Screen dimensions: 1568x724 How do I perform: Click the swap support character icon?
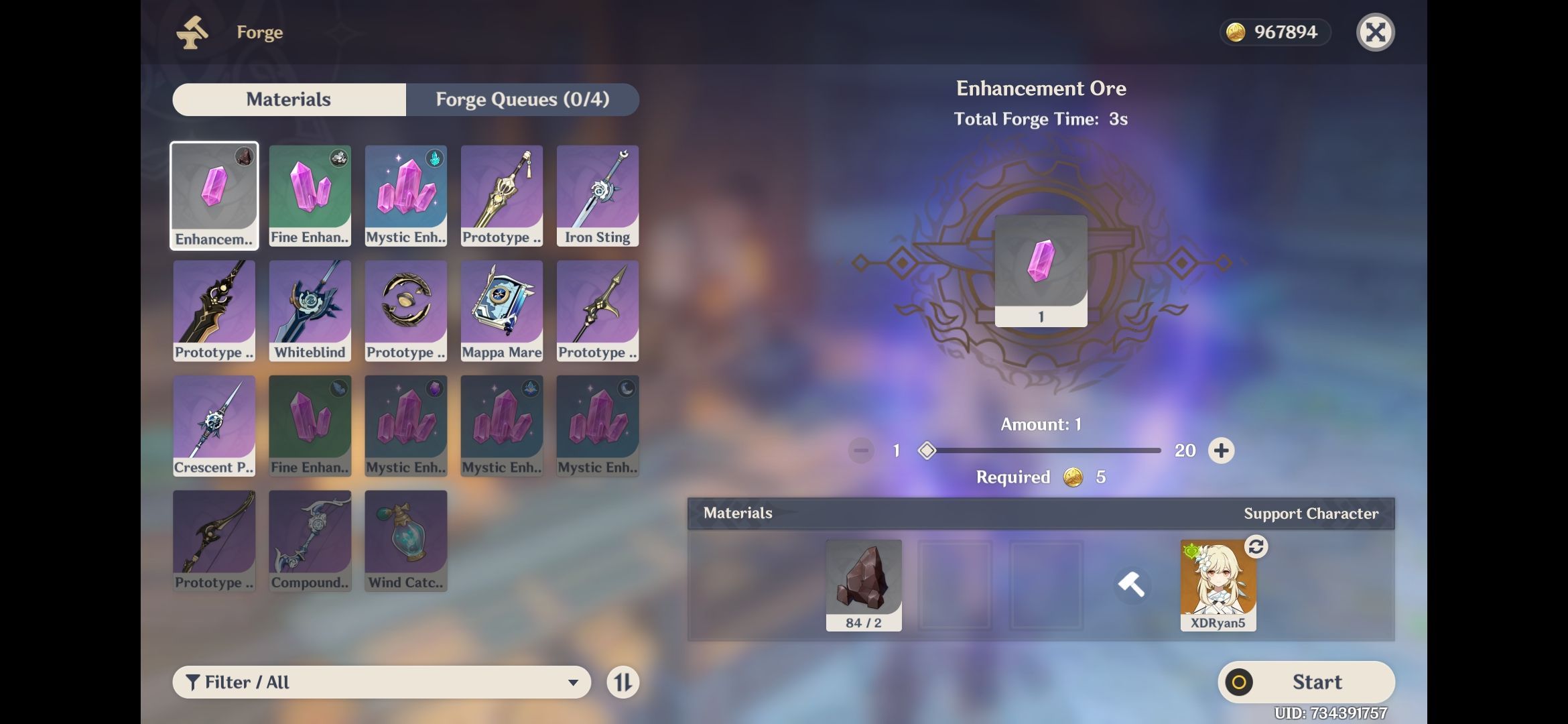pos(1256,547)
